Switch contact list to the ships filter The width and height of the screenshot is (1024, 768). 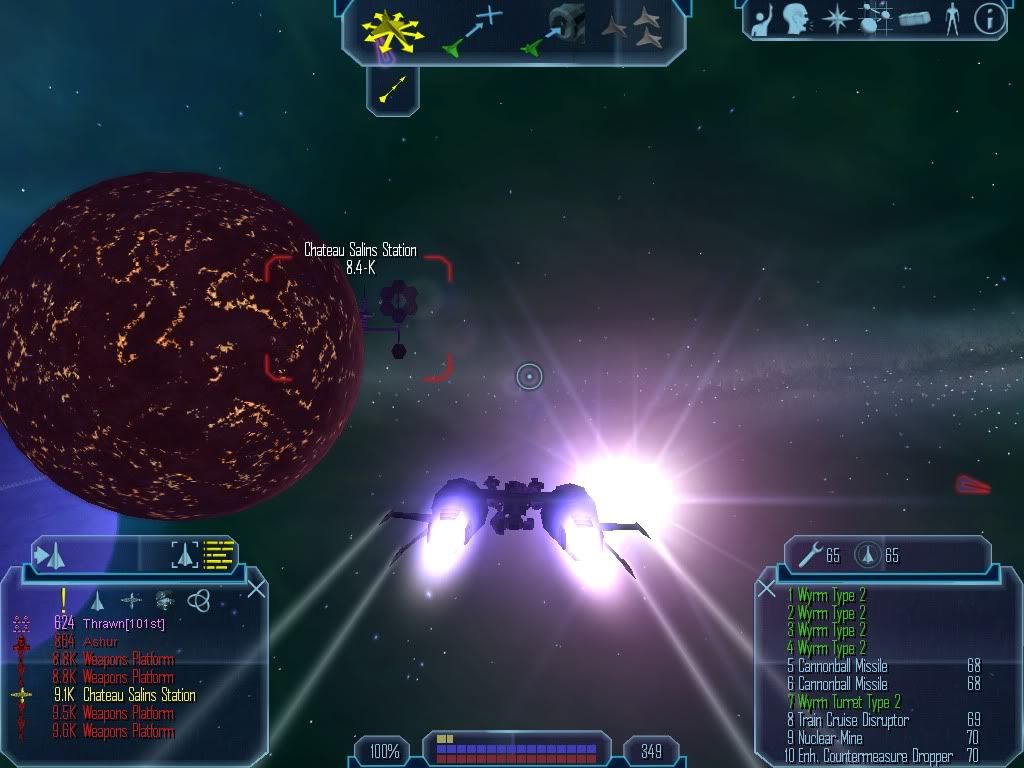point(98,600)
